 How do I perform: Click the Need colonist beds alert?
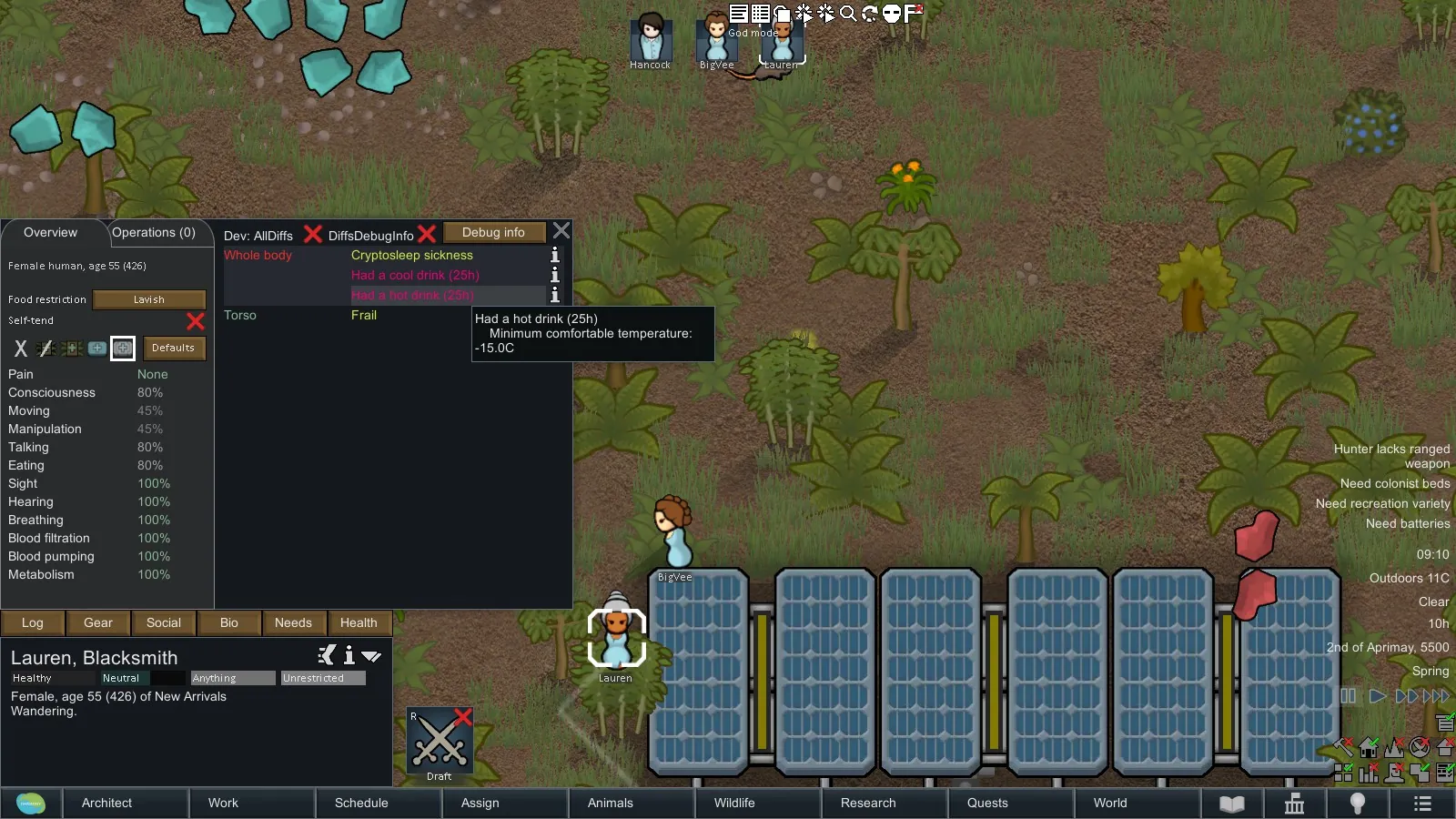pyautogui.click(x=1394, y=484)
